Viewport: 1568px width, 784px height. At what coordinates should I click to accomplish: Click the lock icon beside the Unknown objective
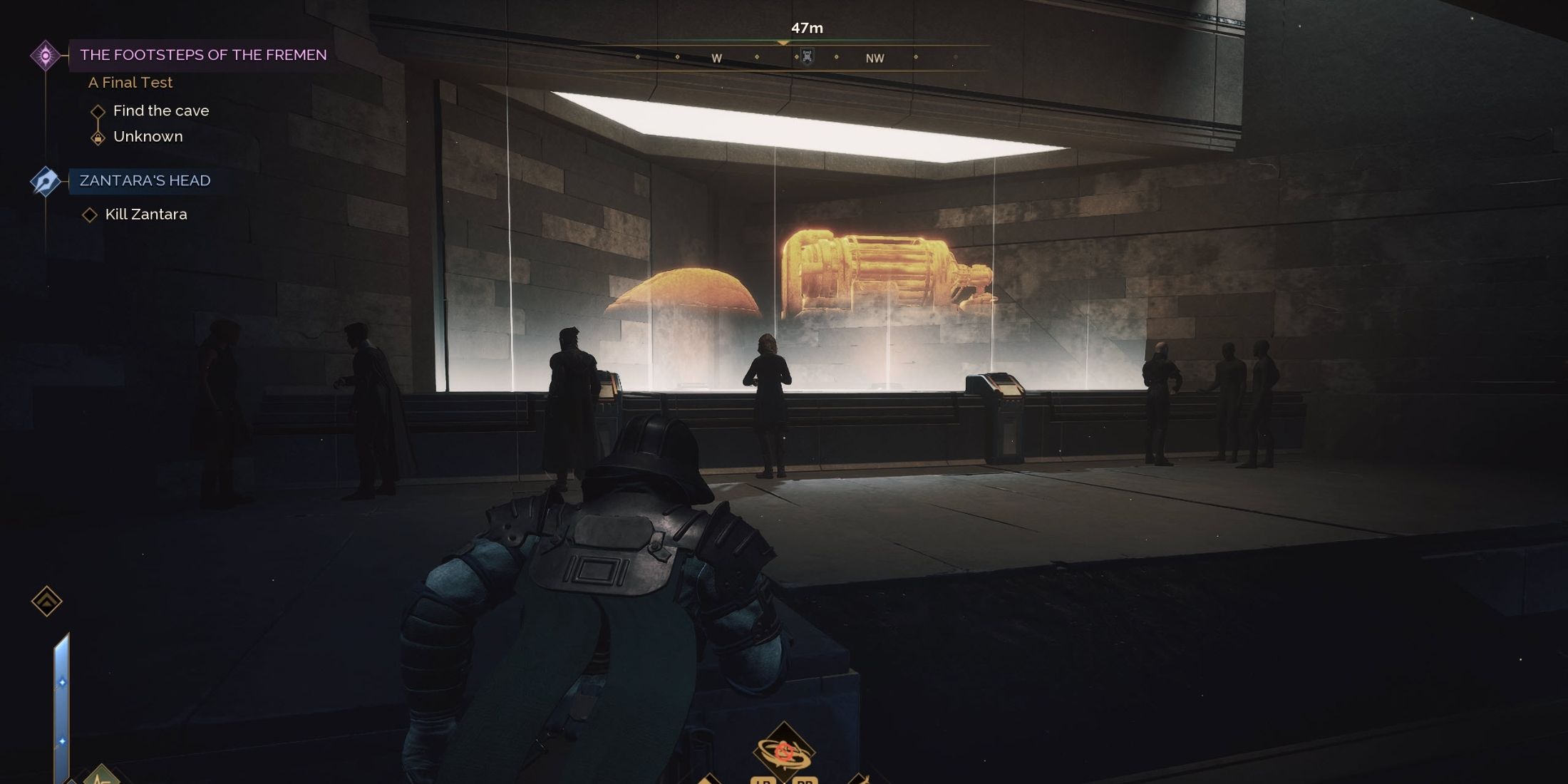[x=98, y=137]
